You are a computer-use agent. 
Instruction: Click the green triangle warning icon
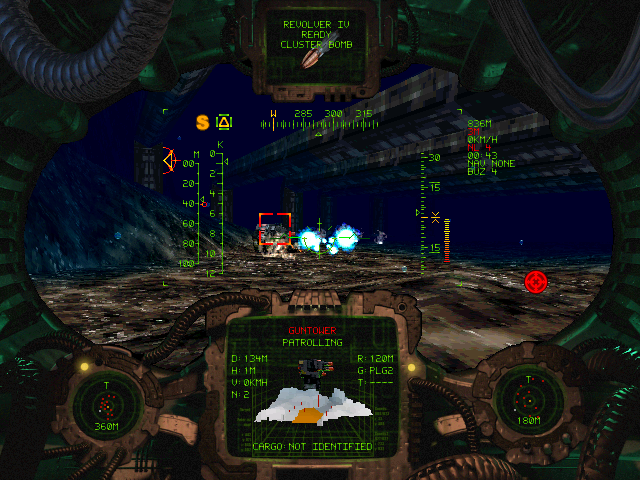(225, 122)
